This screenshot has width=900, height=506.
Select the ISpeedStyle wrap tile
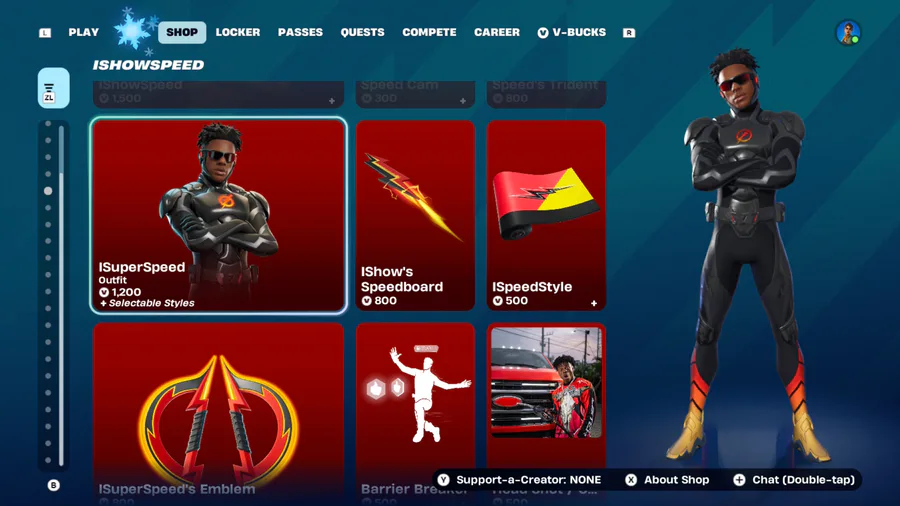click(546, 215)
